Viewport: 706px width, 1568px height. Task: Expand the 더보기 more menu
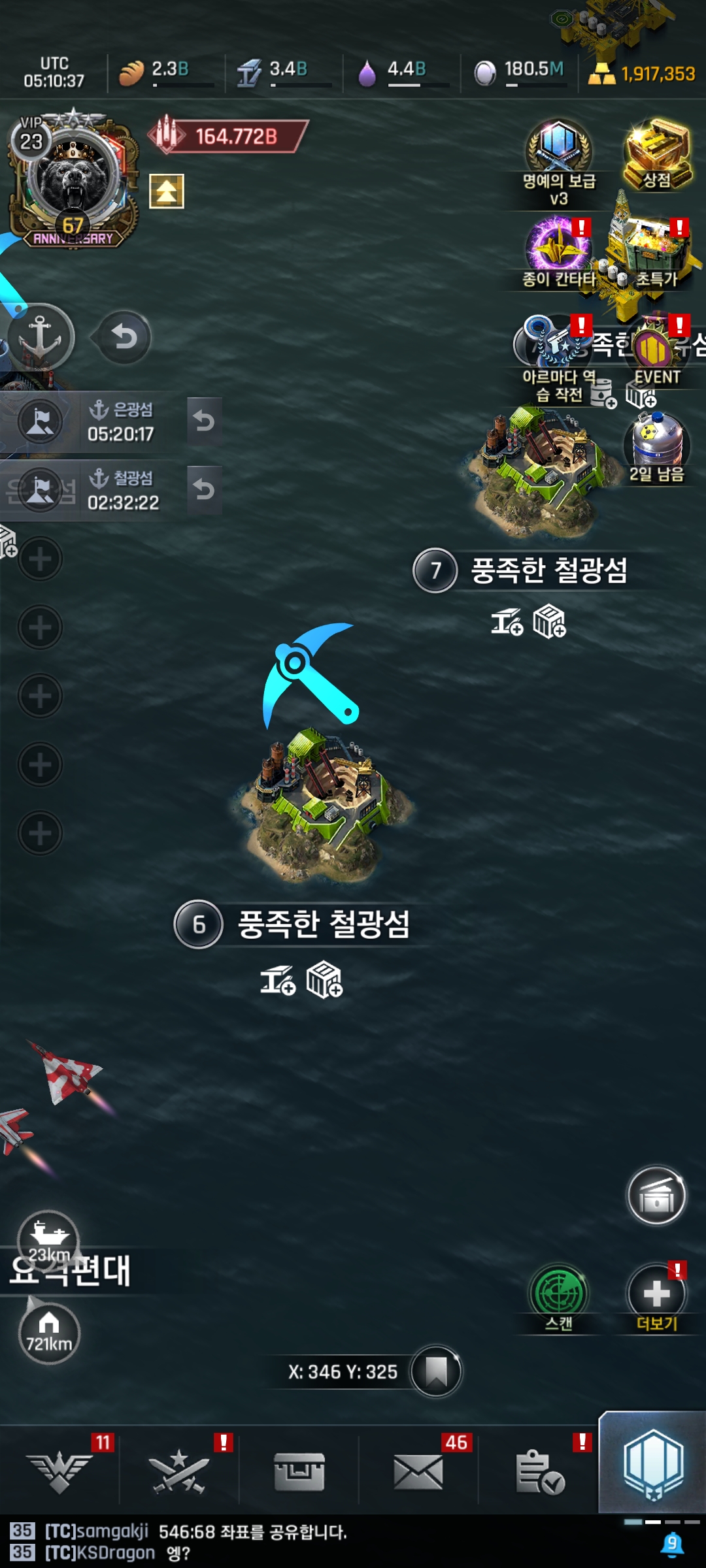pyautogui.click(x=656, y=1294)
